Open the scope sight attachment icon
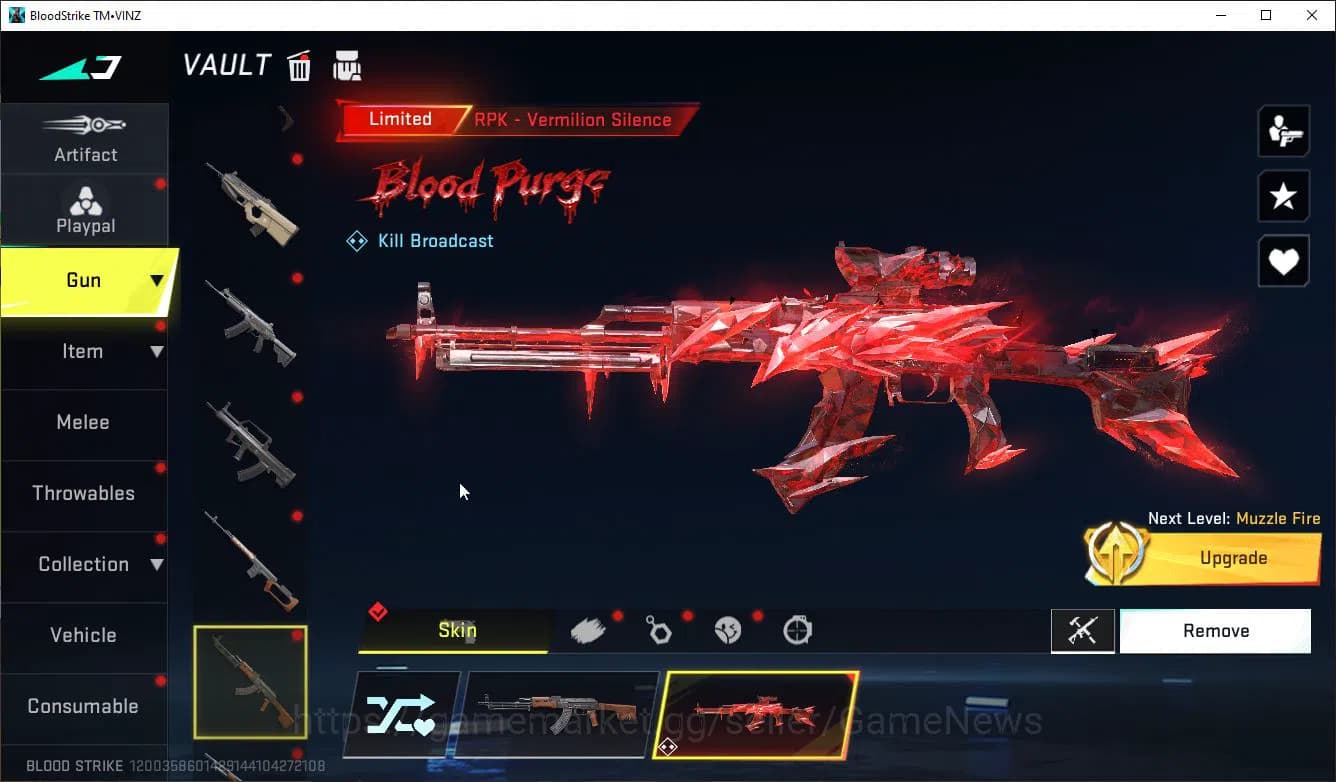1336x782 pixels. click(x=797, y=629)
